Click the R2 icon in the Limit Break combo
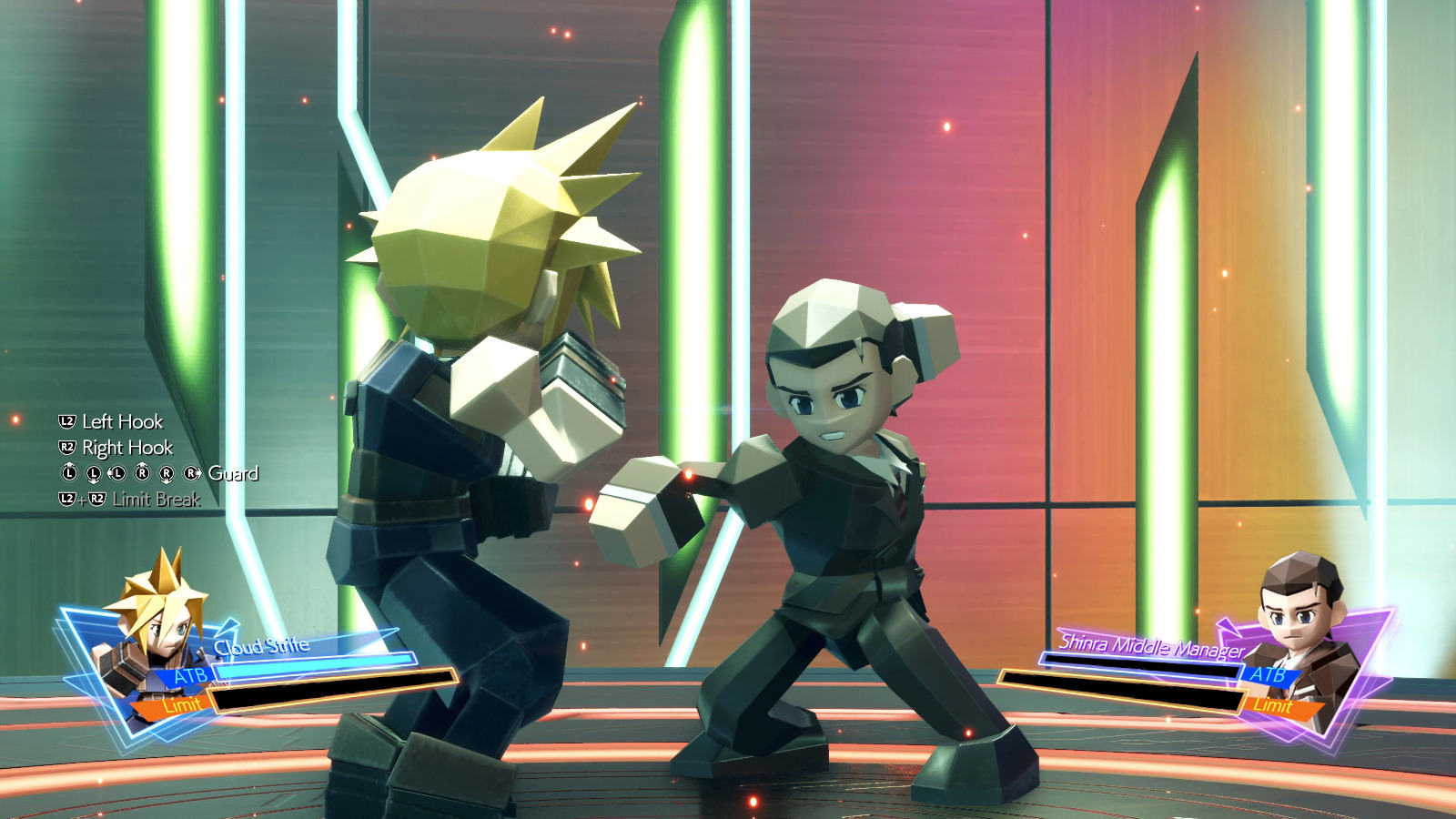Viewport: 1456px width, 819px height. coord(98,499)
